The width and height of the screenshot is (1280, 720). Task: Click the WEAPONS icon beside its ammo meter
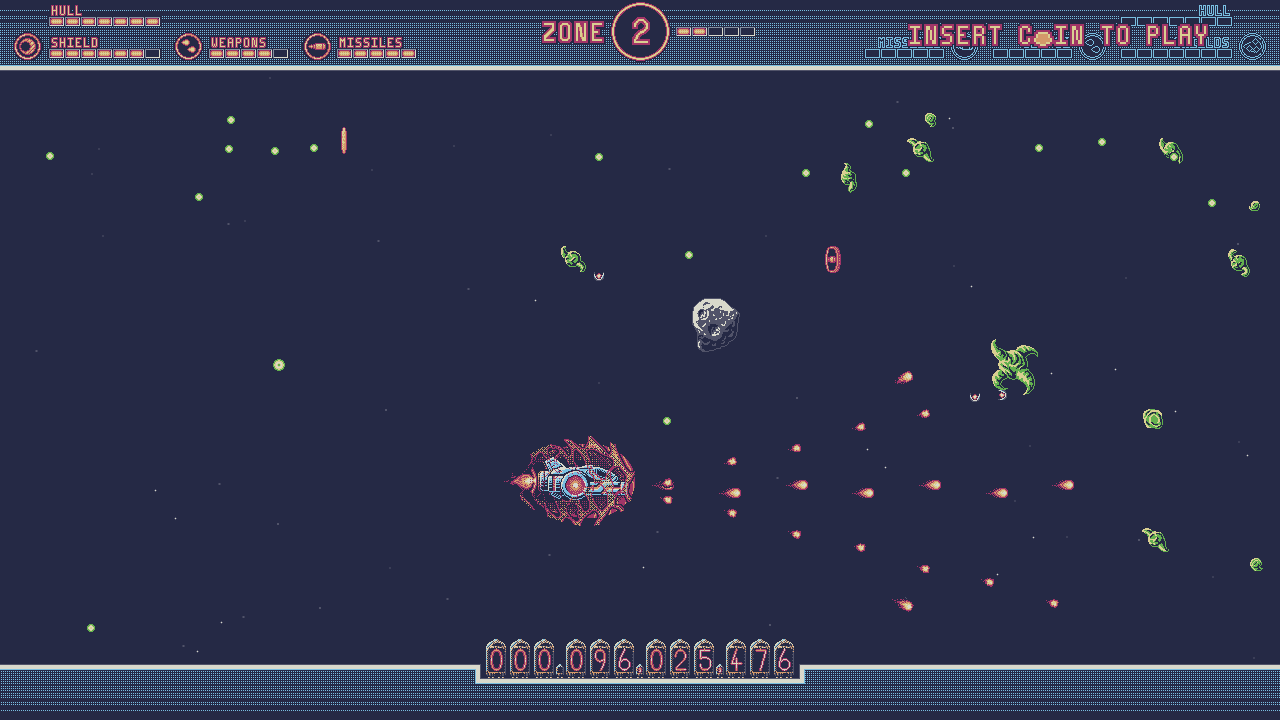(x=186, y=45)
